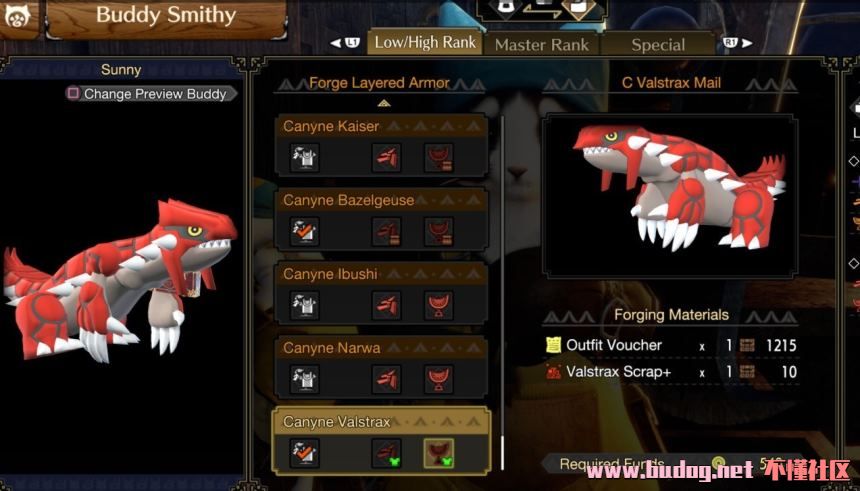This screenshot has width=860, height=491.
Task: Pick the Canyne Ibushi mail icon
Action: pyautogui.click(x=438, y=305)
